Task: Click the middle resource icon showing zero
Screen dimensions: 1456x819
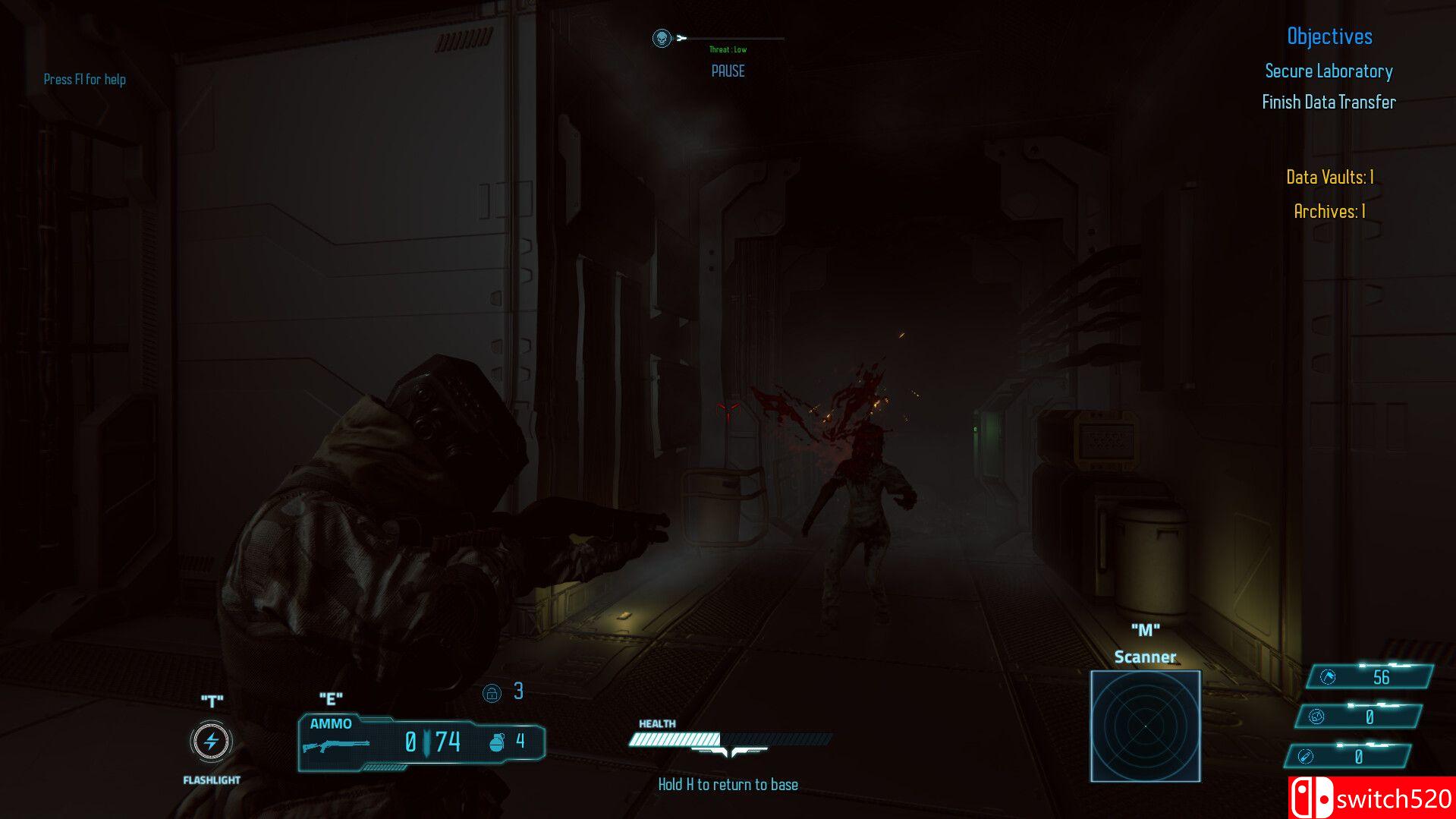Action: click(x=1318, y=717)
